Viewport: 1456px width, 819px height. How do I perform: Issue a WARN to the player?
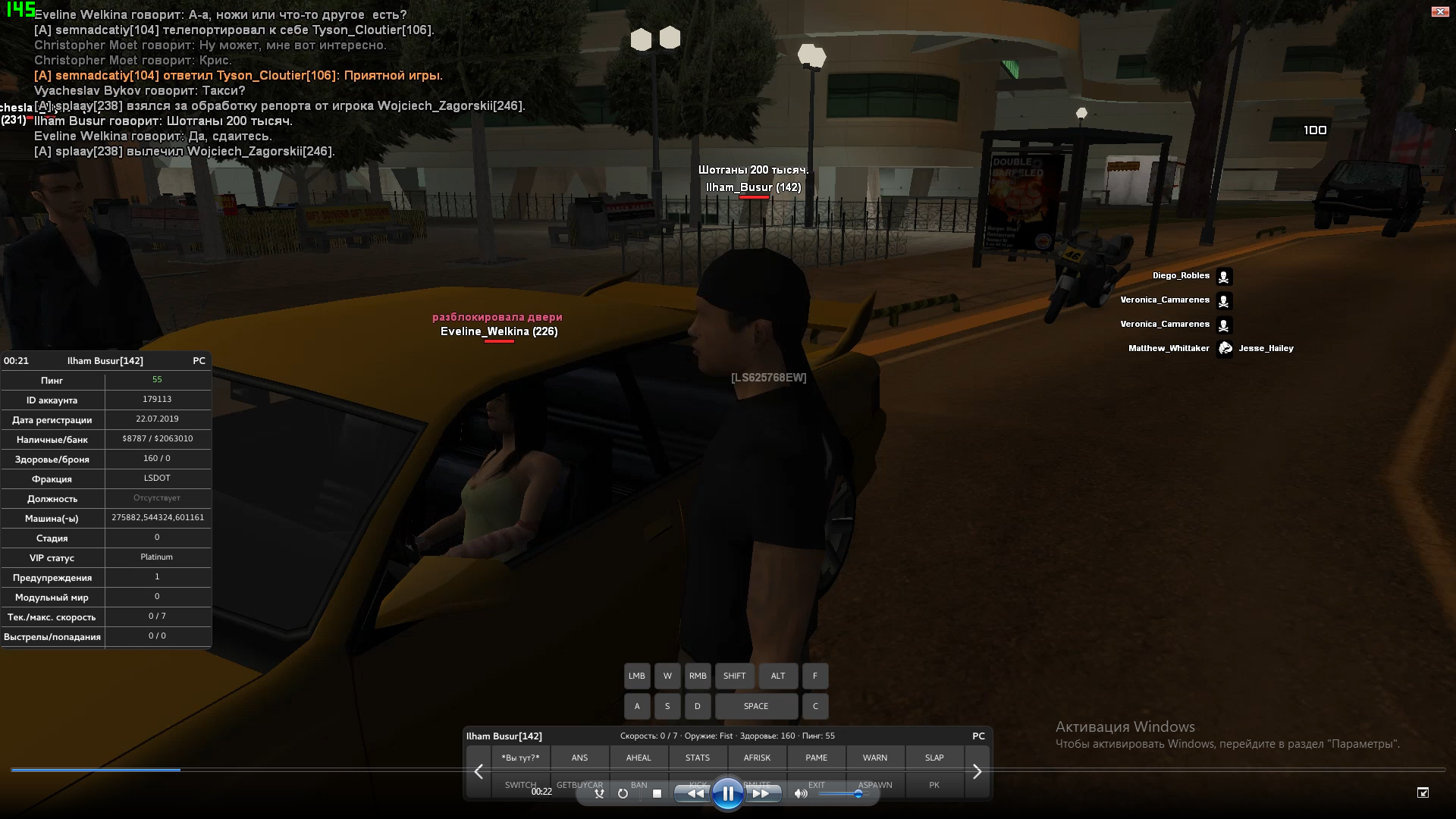[x=875, y=758]
